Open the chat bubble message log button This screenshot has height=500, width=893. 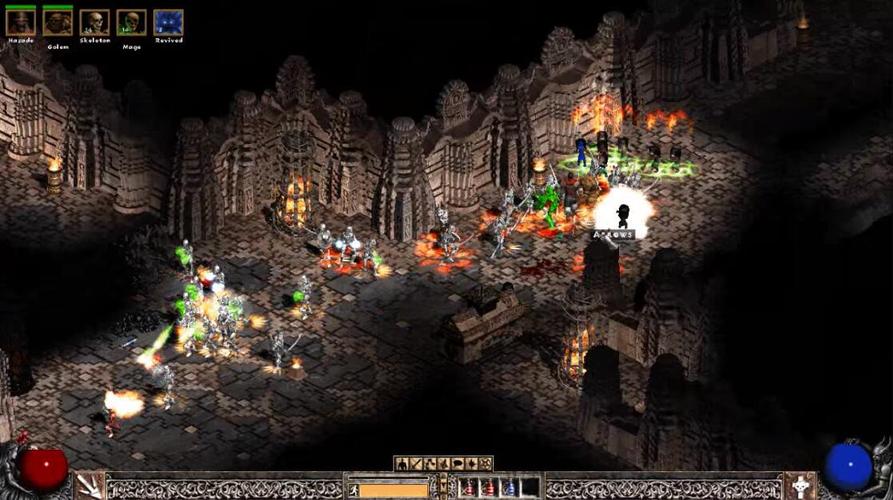click(458, 463)
